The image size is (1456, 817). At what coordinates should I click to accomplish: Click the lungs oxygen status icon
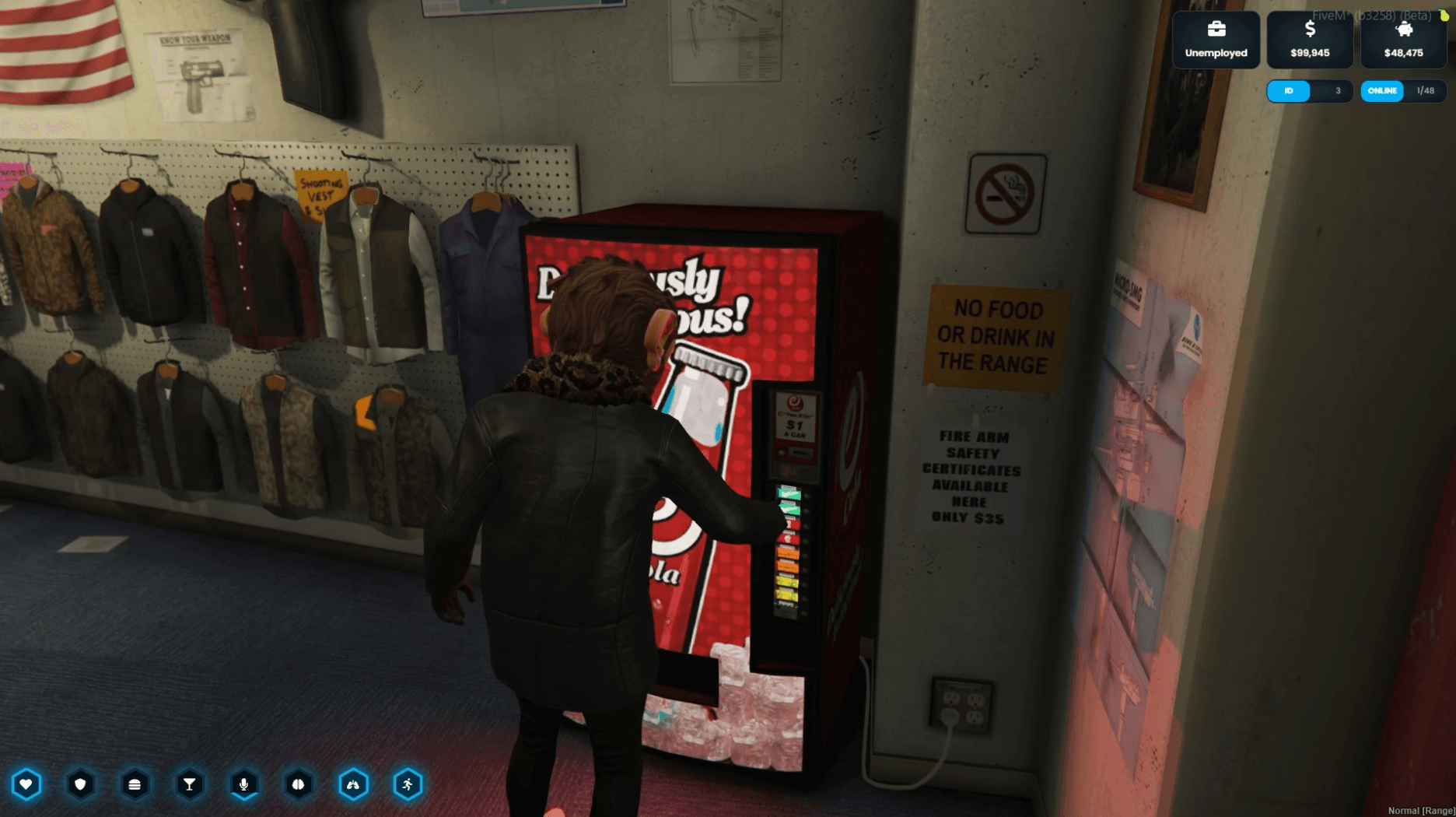(x=353, y=784)
